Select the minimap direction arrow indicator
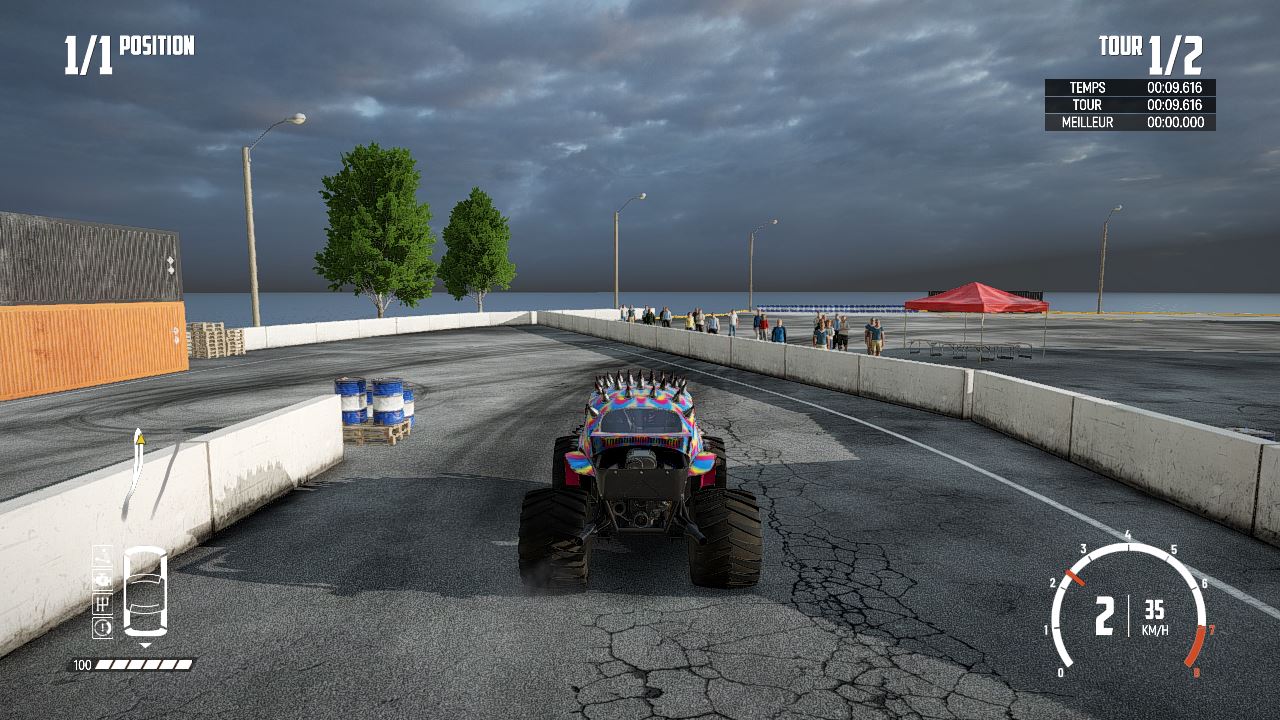Image resolution: width=1280 pixels, height=720 pixels. point(145,644)
